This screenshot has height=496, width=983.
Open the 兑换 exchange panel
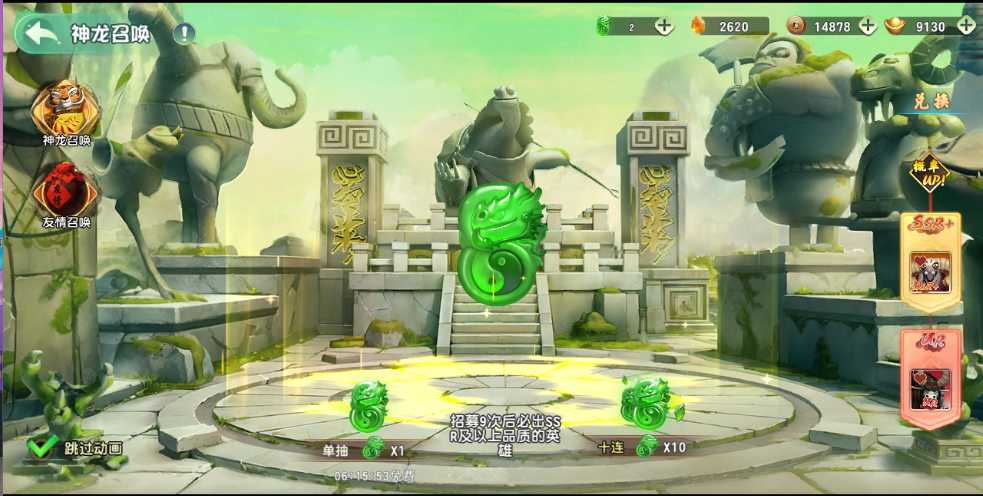pyautogui.click(x=930, y=101)
